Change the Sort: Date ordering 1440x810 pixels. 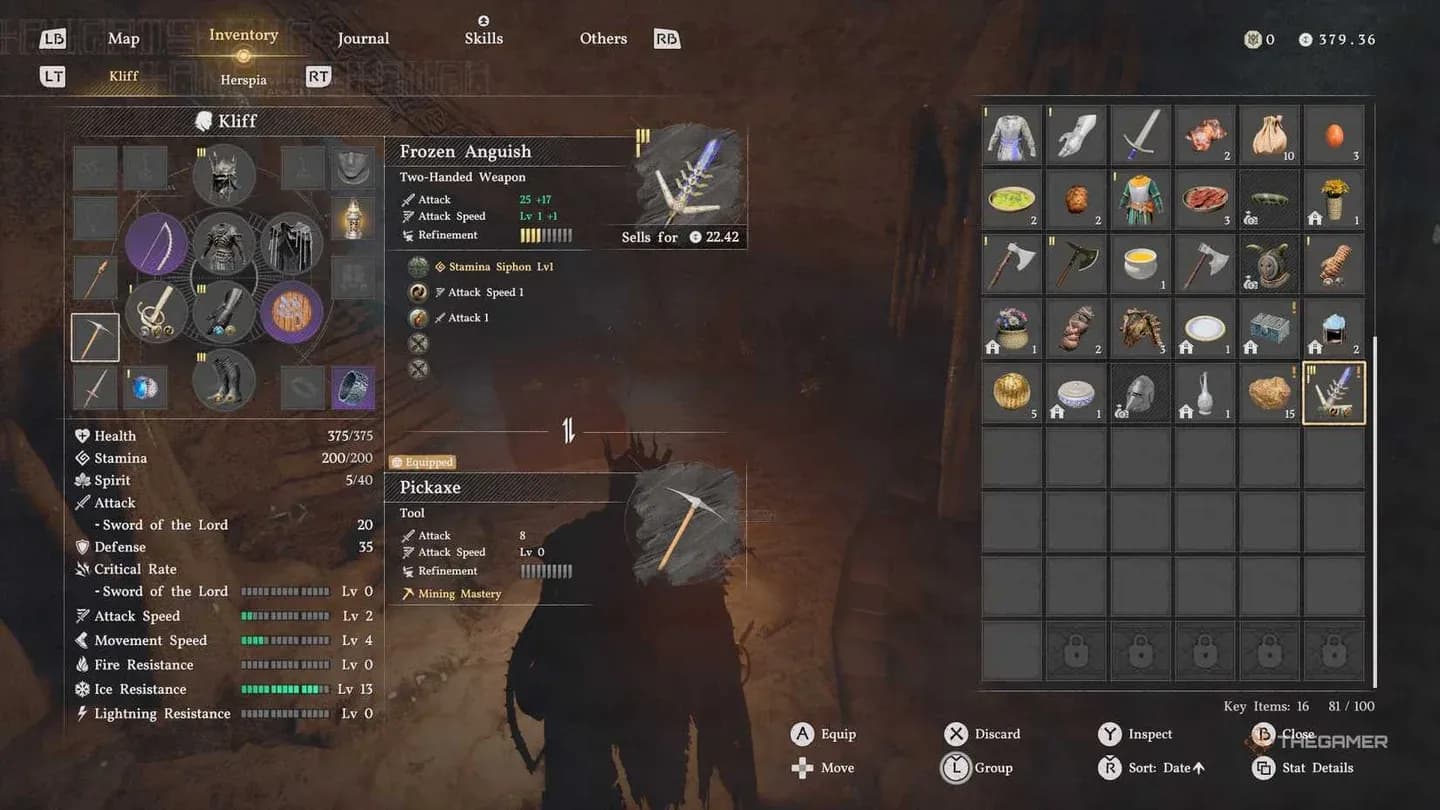(1161, 768)
